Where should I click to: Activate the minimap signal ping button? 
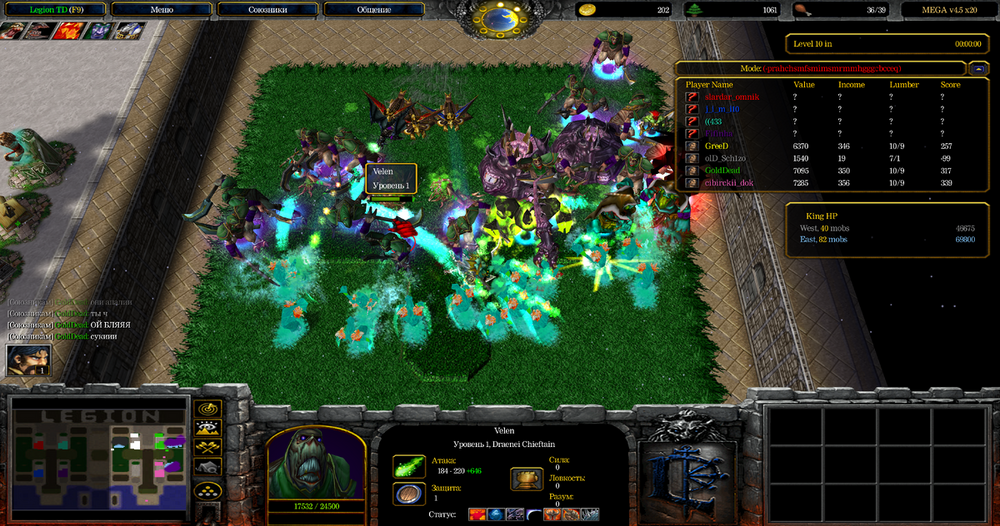208,409
